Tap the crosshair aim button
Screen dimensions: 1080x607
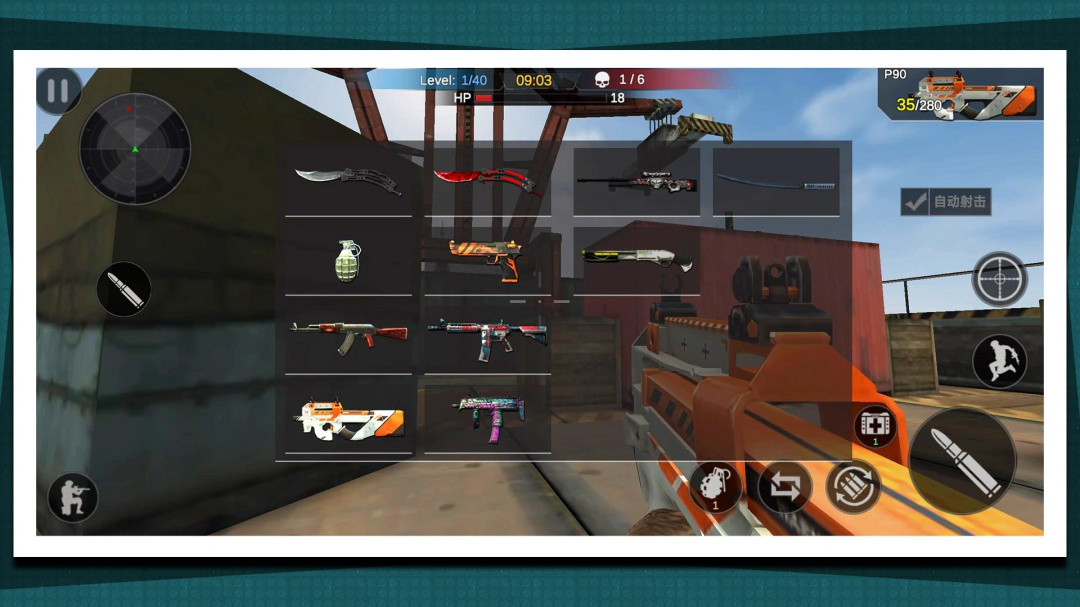(x=999, y=279)
